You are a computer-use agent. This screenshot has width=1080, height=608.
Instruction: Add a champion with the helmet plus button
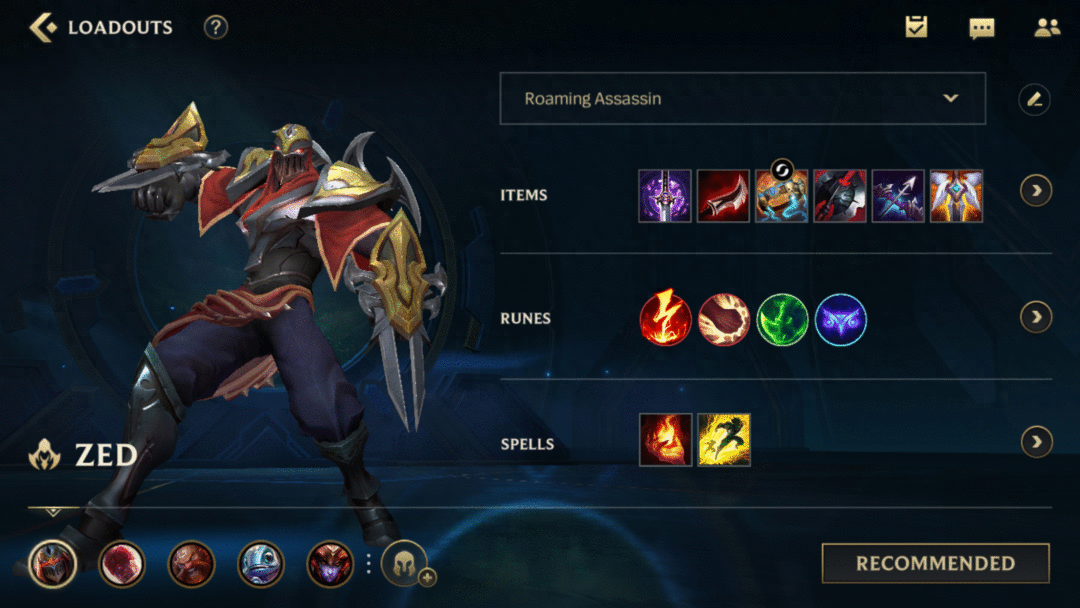point(405,563)
